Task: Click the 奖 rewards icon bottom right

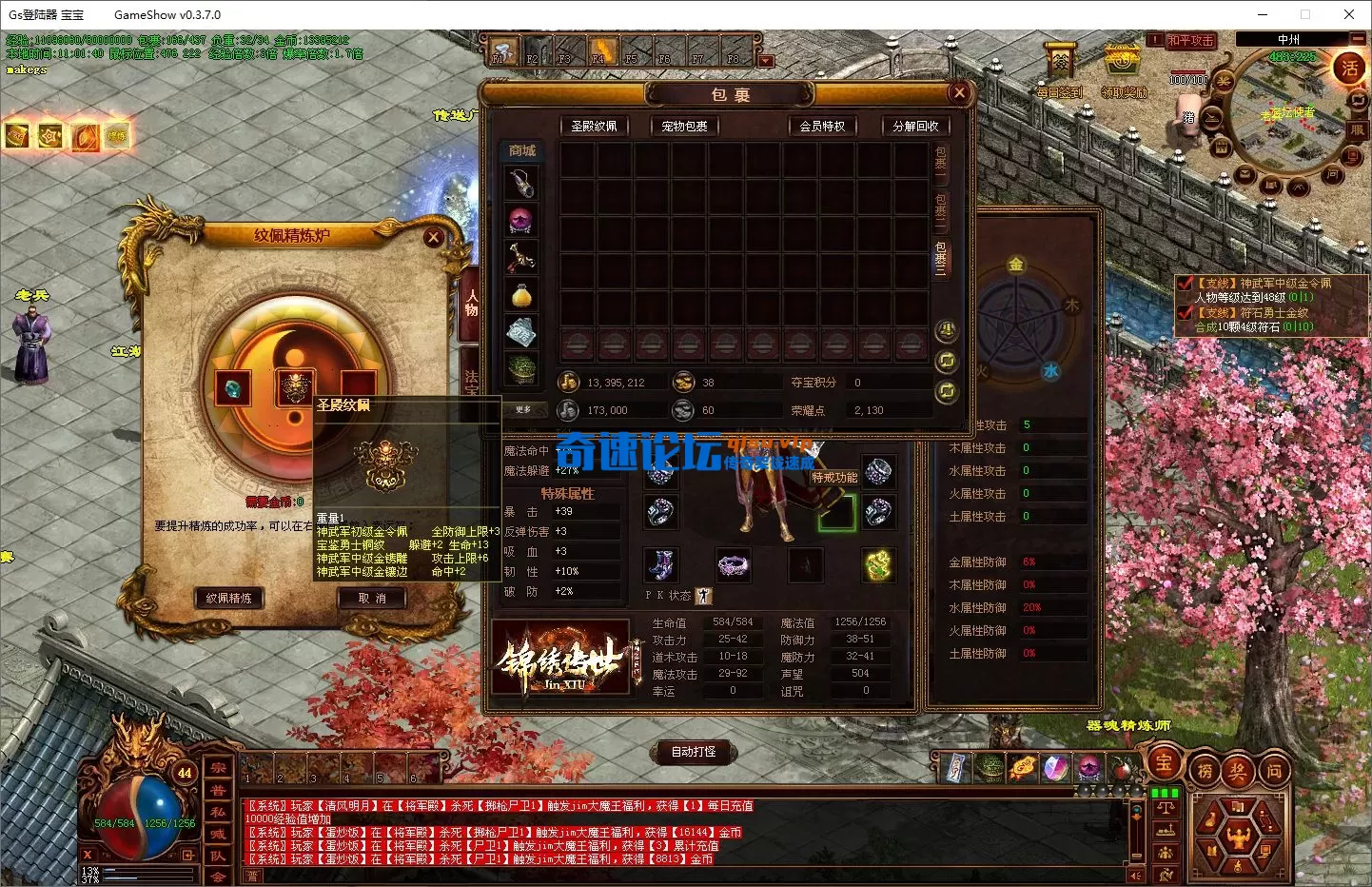Action: coord(1238,768)
